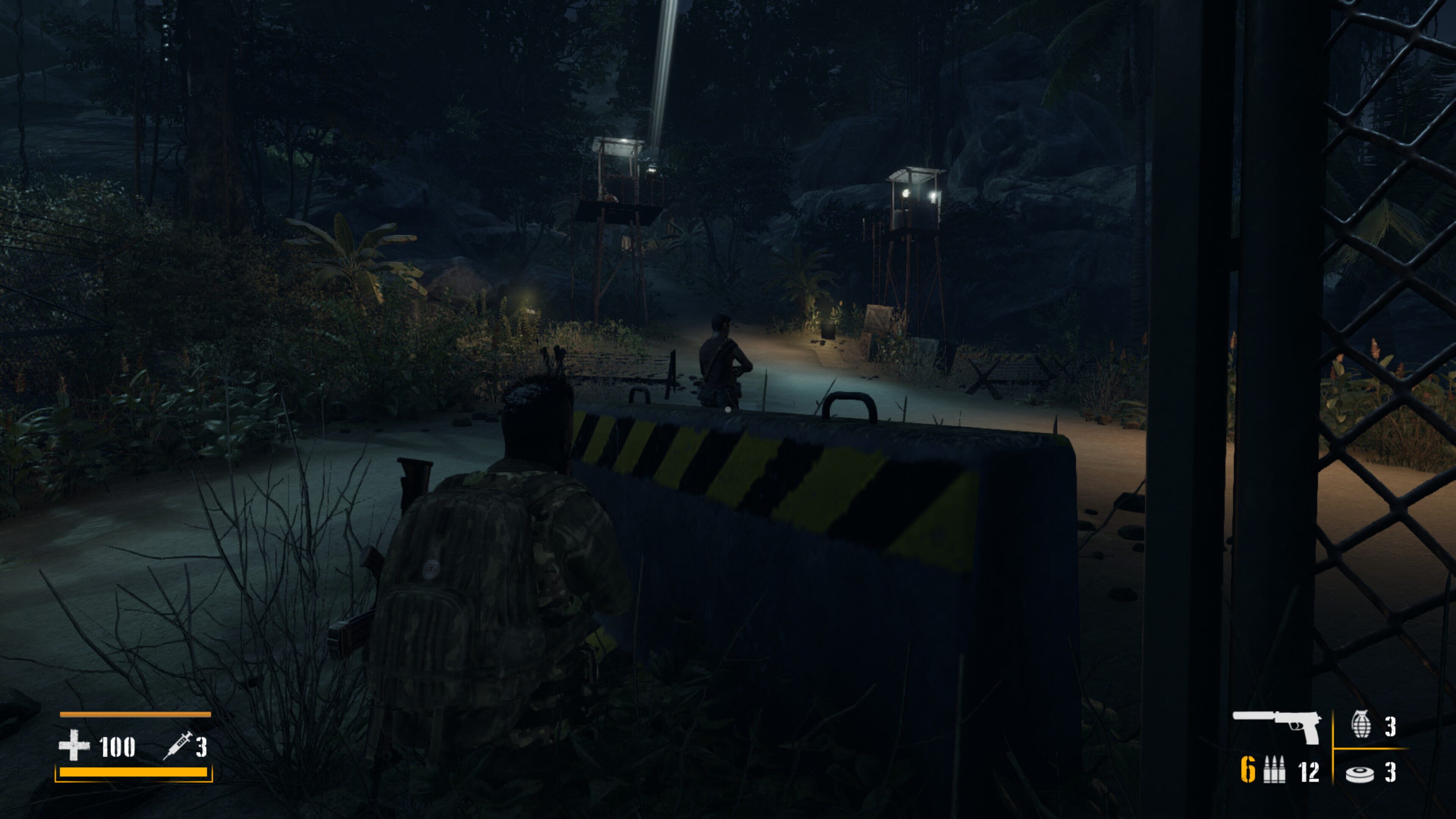This screenshot has height=819, width=1456.
Task: Select the landmine item icon
Action: coord(1359,773)
